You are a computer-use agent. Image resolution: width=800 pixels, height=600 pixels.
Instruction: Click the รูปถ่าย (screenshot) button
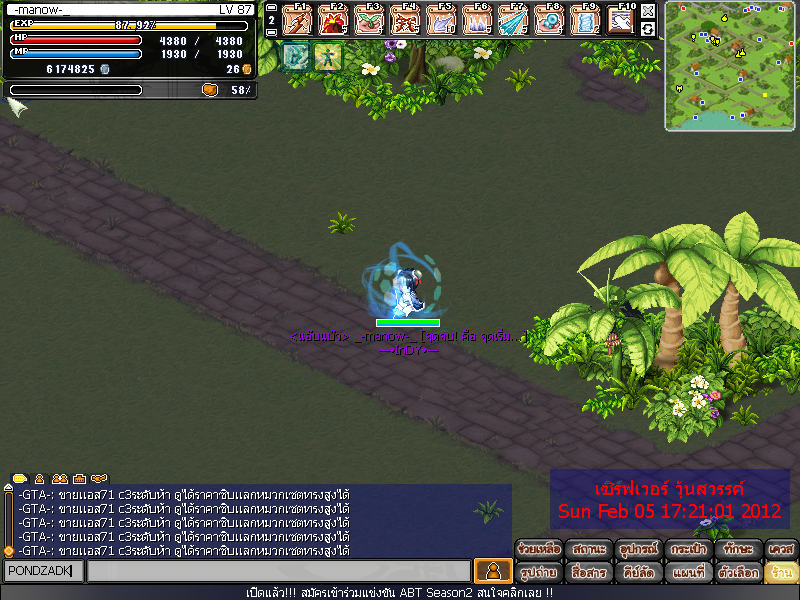tap(539, 573)
